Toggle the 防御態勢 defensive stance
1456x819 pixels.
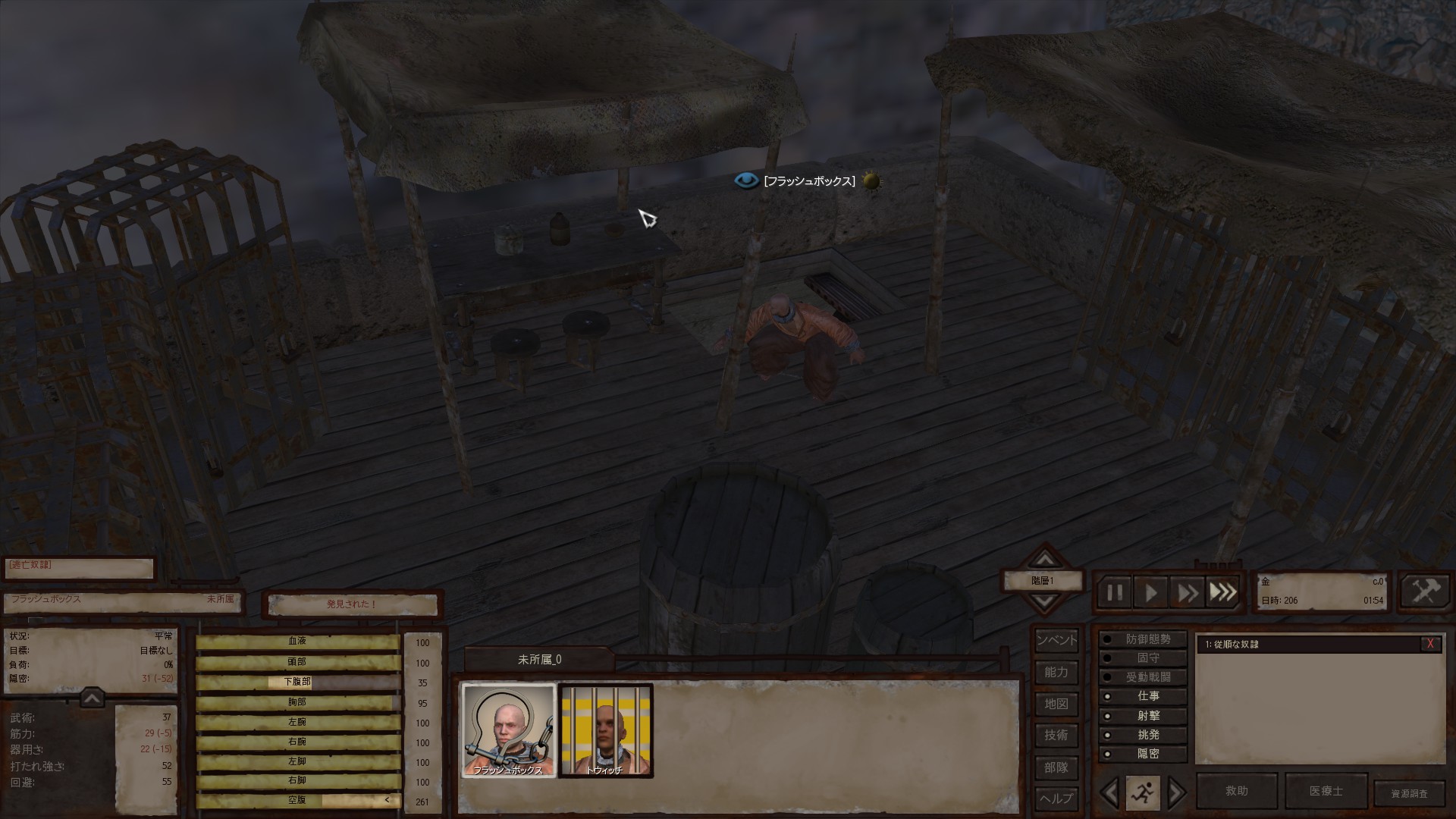(1143, 639)
